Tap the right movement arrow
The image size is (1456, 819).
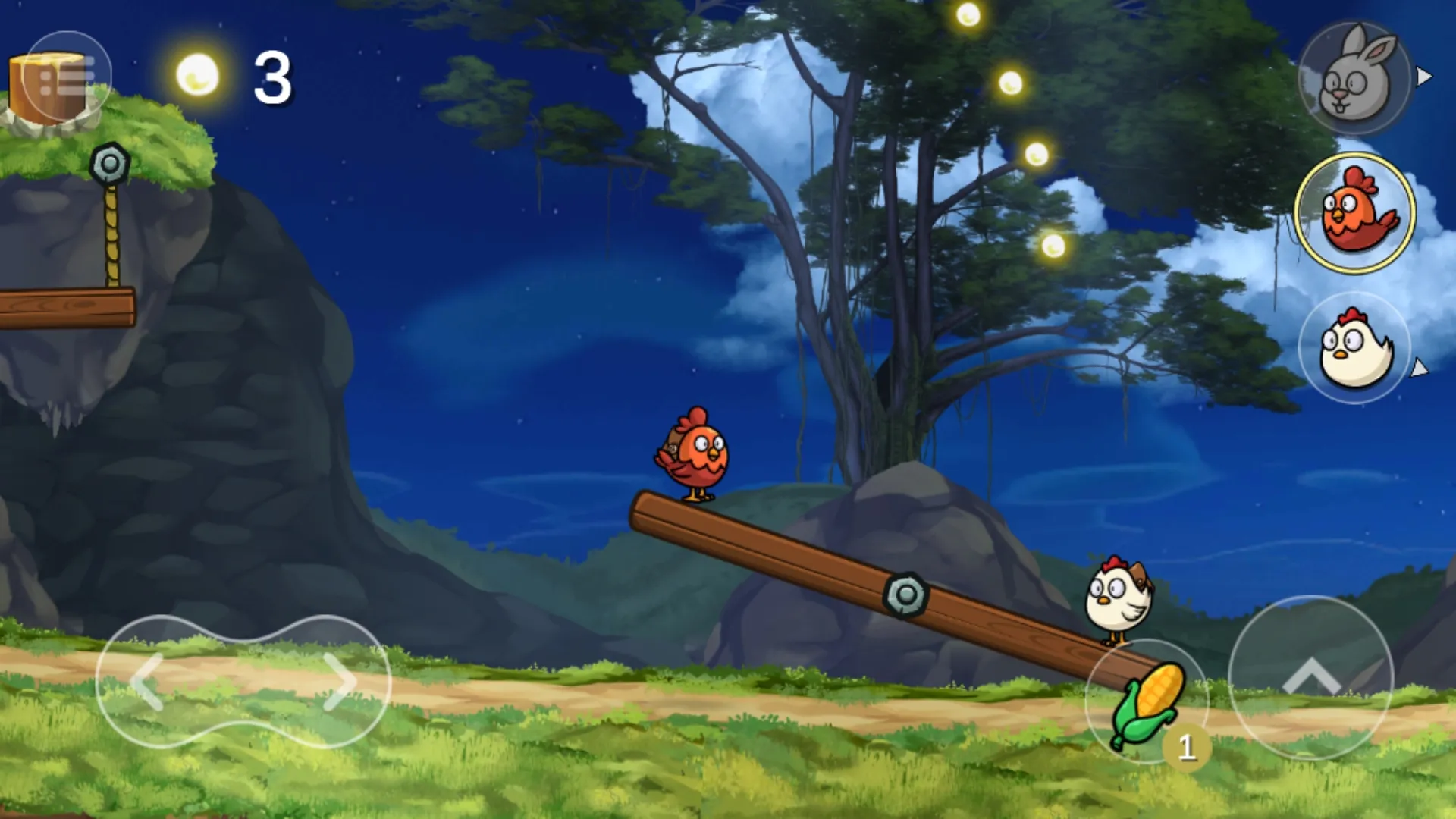(338, 682)
